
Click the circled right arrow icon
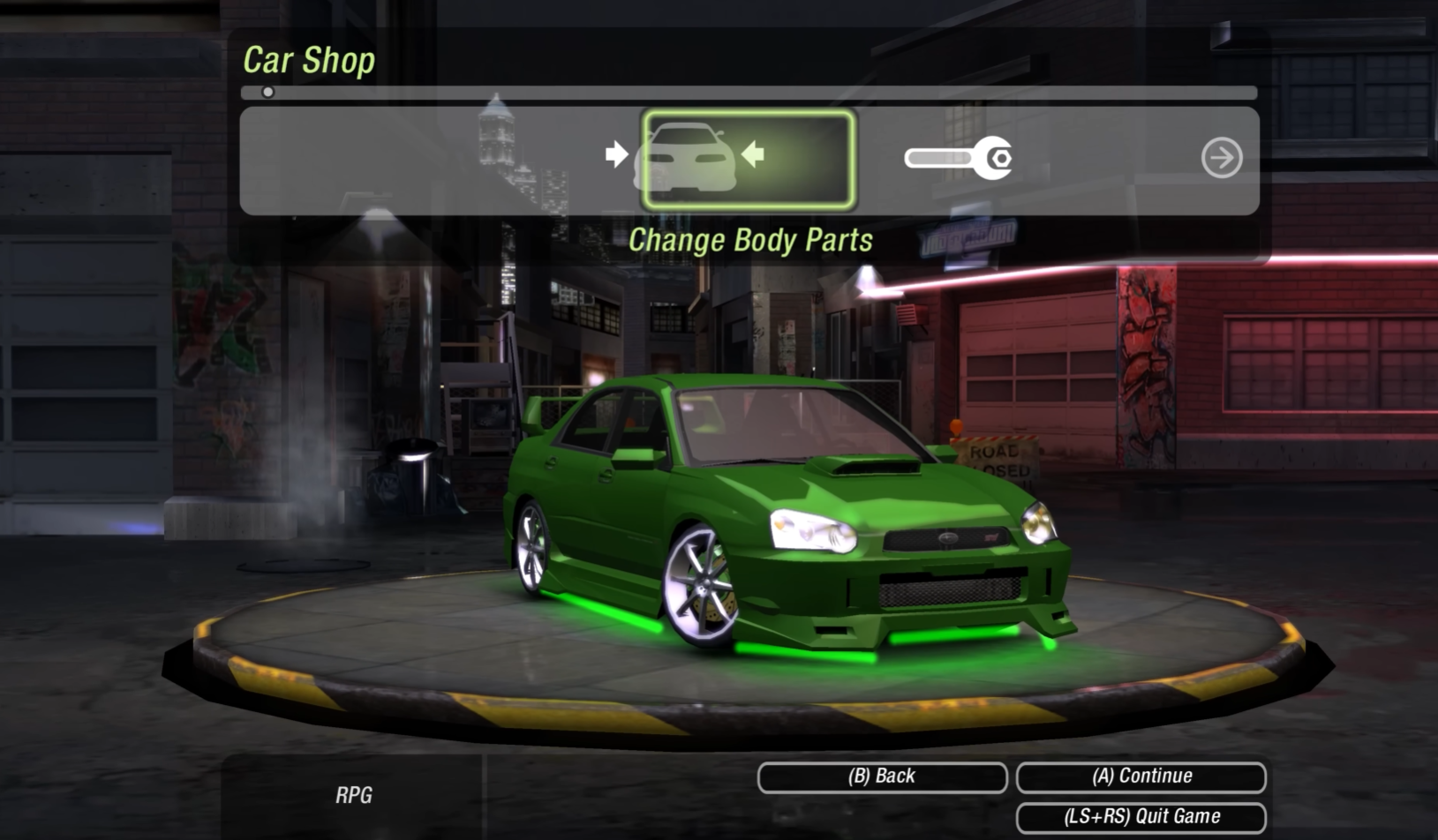click(x=1222, y=158)
